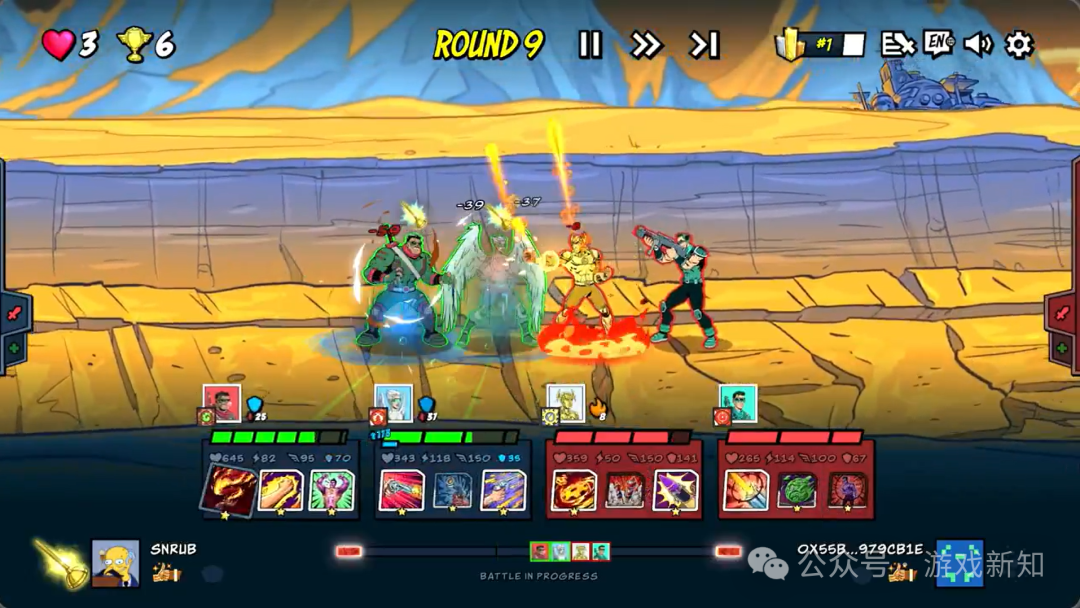
Task: Toggle the battle log icon
Action: point(897,45)
